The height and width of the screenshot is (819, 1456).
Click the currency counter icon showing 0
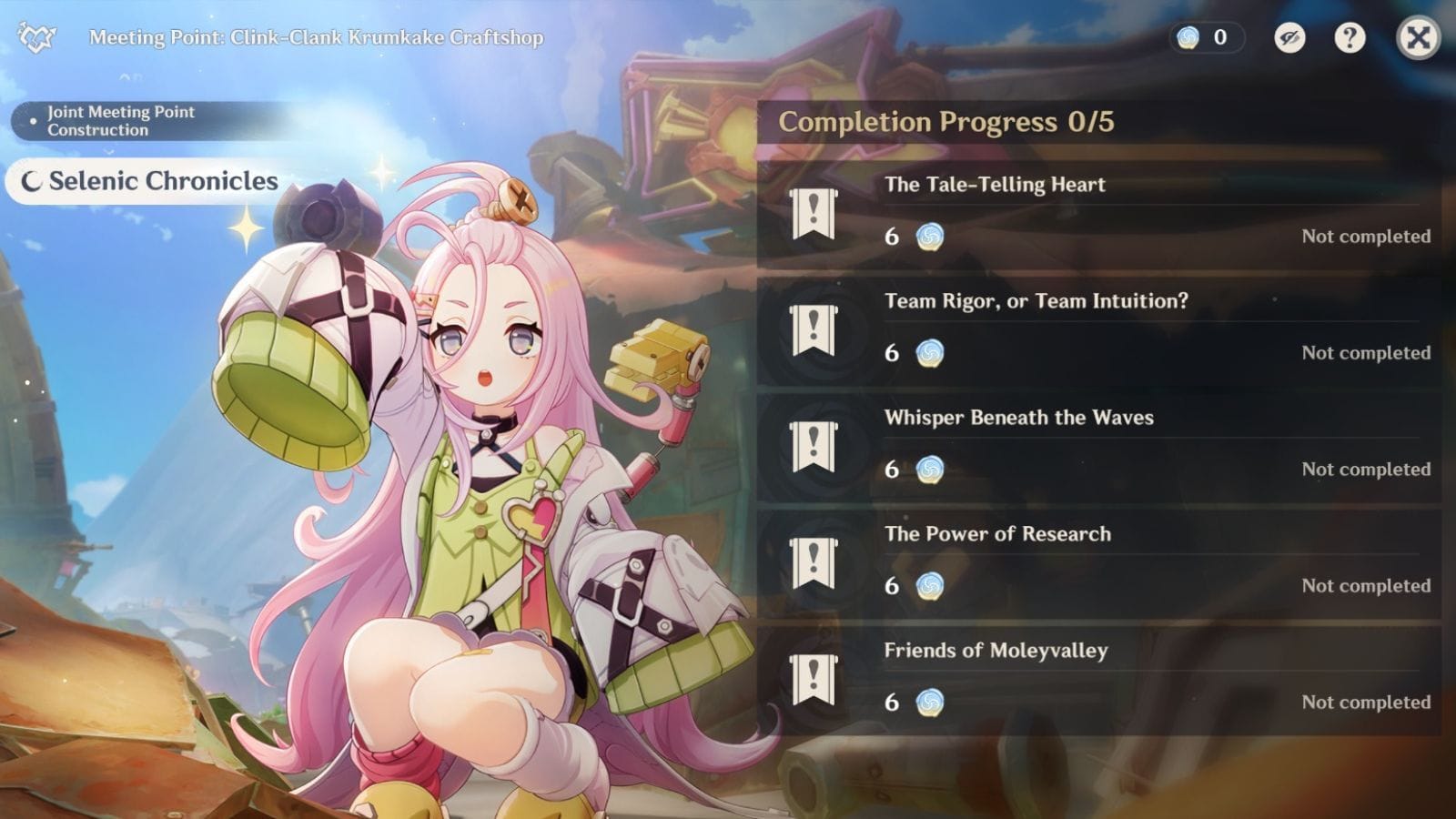pos(1188,37)
